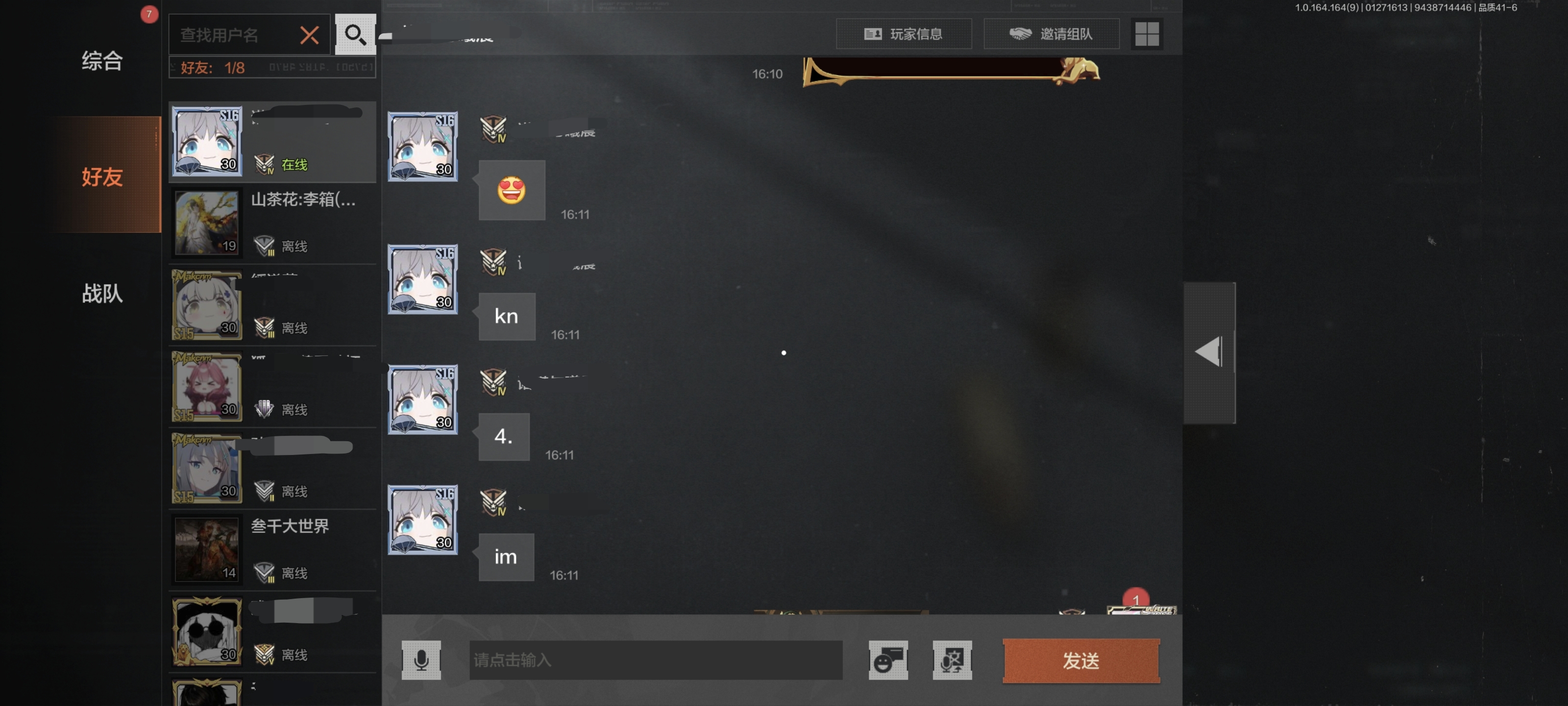1568x706 pixels.
Task: Open search with the magnifier icon
Action: coord(355,34)
